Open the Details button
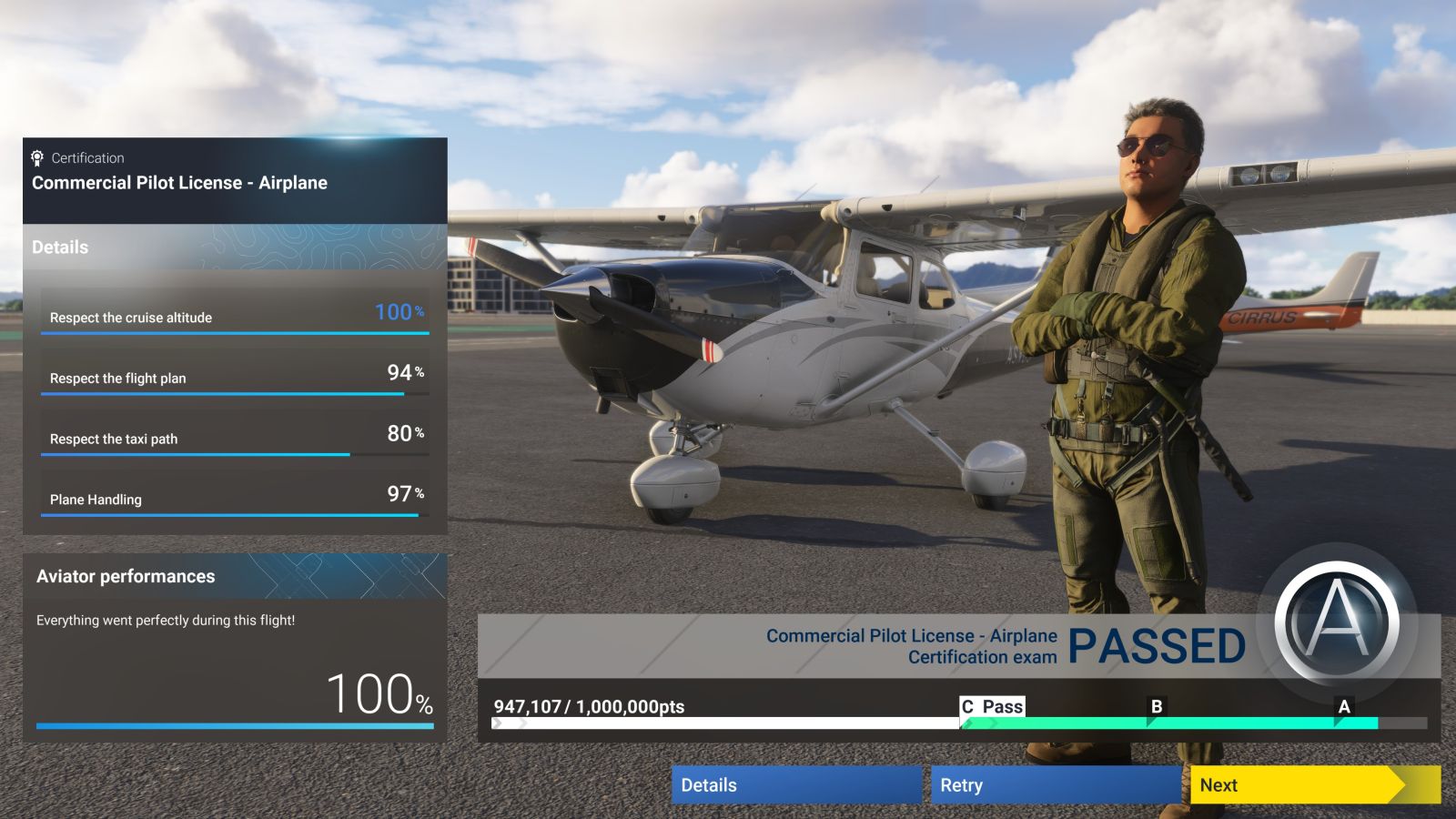The height and width of the screenshot is (819, 1456). (796, 784)
